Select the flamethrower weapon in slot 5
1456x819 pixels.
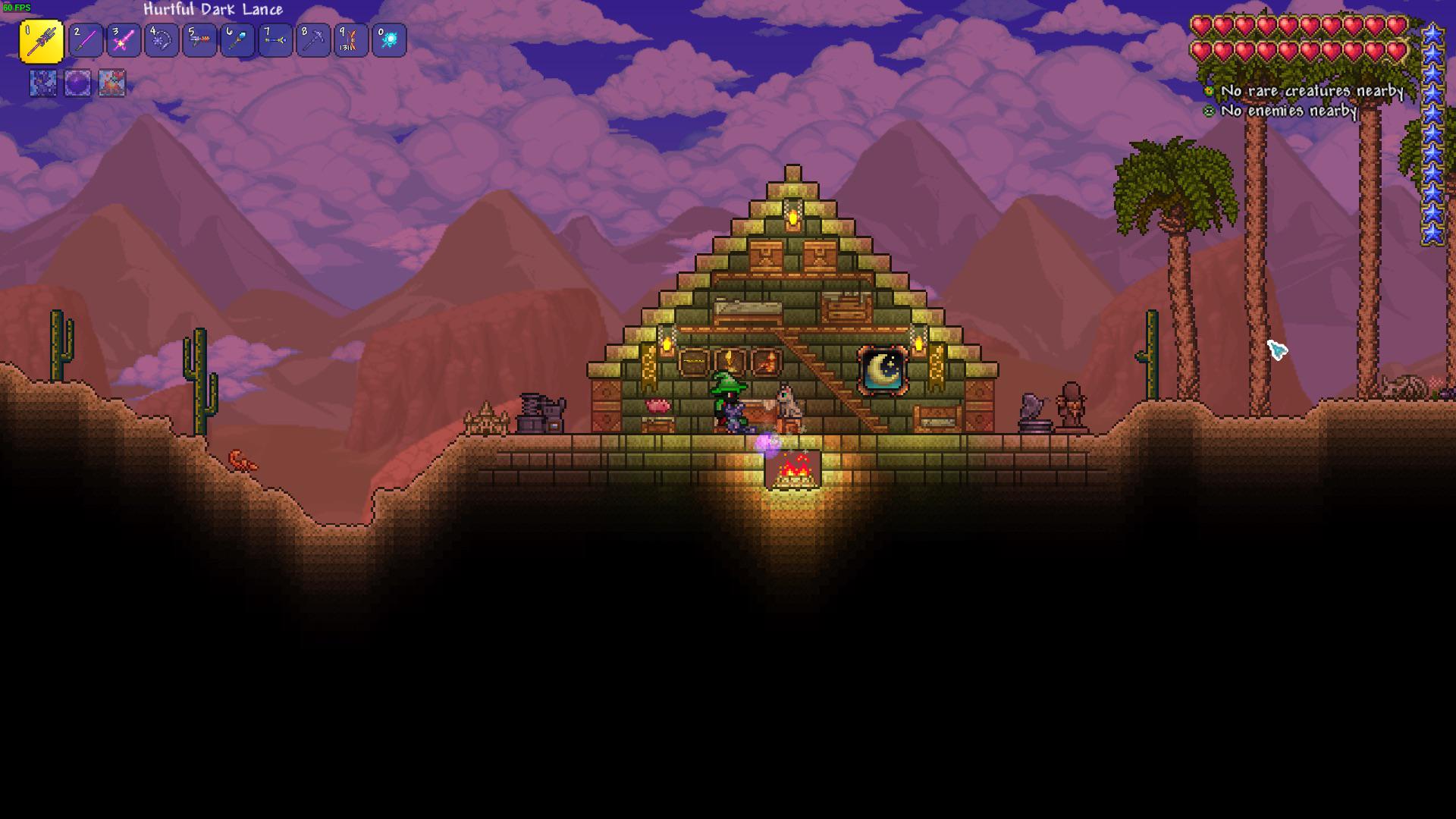click(x=199, y=41)
